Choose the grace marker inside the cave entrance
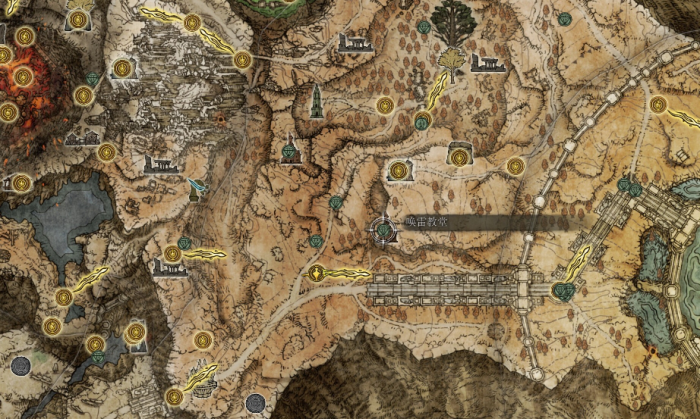This screenshot has width=700, height=419. pos(459,157)
